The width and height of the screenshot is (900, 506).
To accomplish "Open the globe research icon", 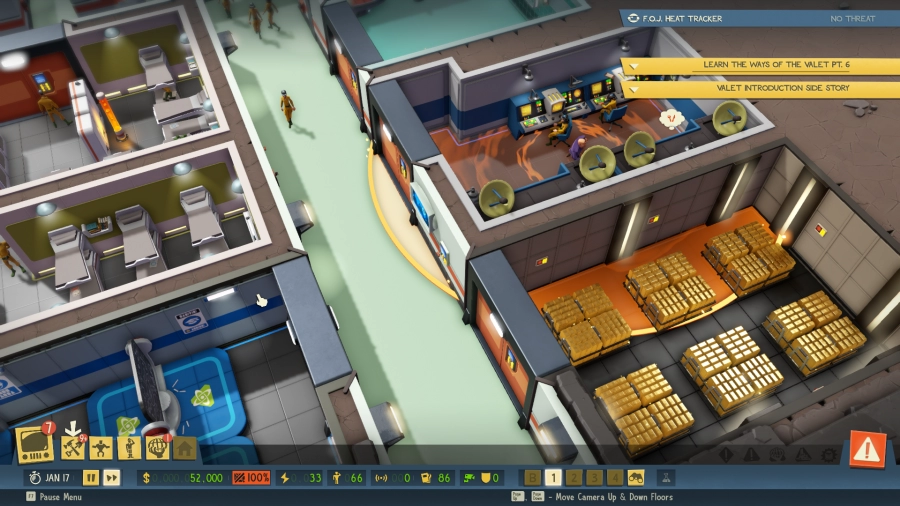I will [157, 447].
